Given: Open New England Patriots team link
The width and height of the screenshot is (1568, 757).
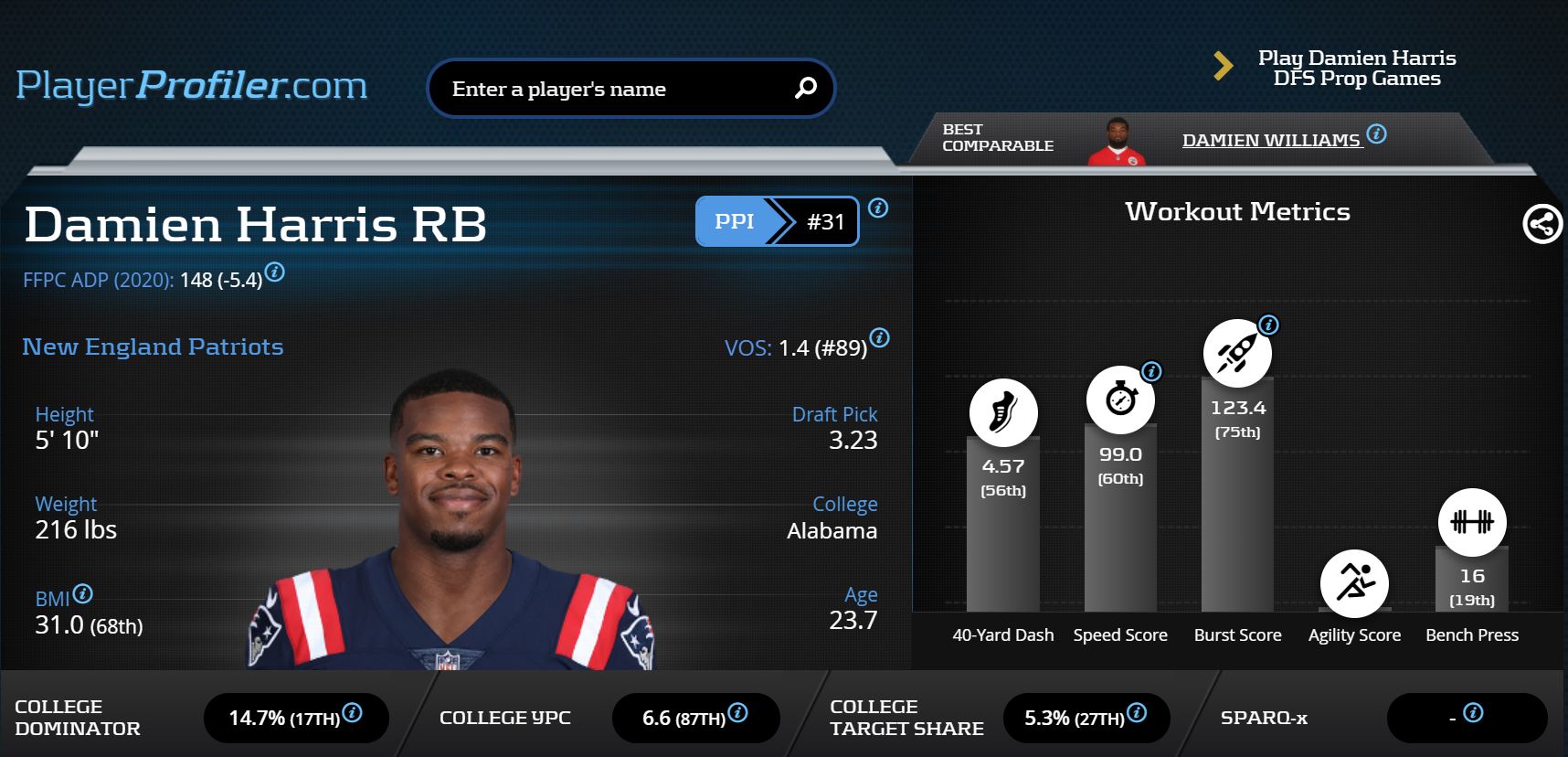Looking at the screenshot, I should point(153,347).
